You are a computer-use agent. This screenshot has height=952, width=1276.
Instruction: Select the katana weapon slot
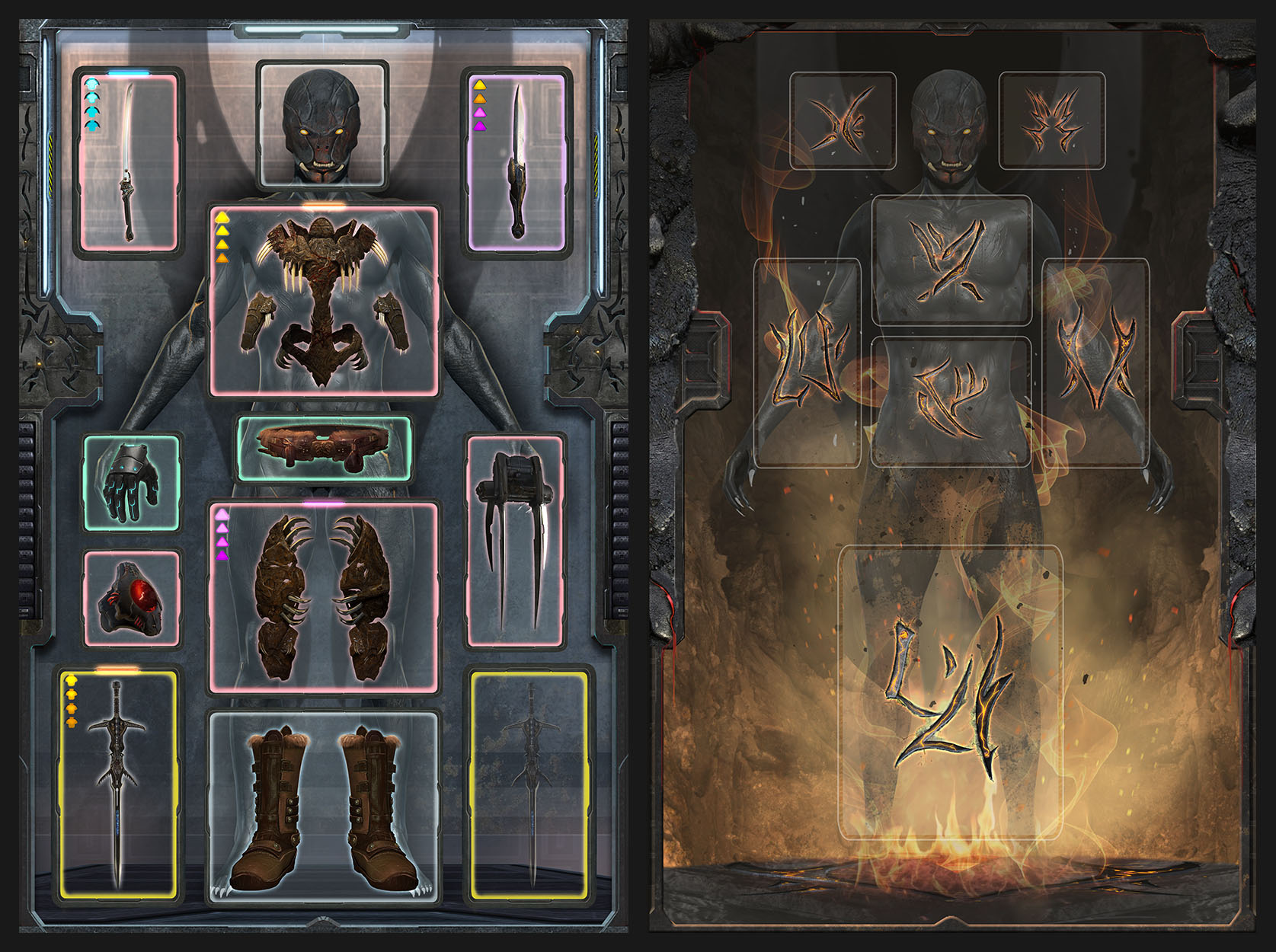[x=129, y=162]
